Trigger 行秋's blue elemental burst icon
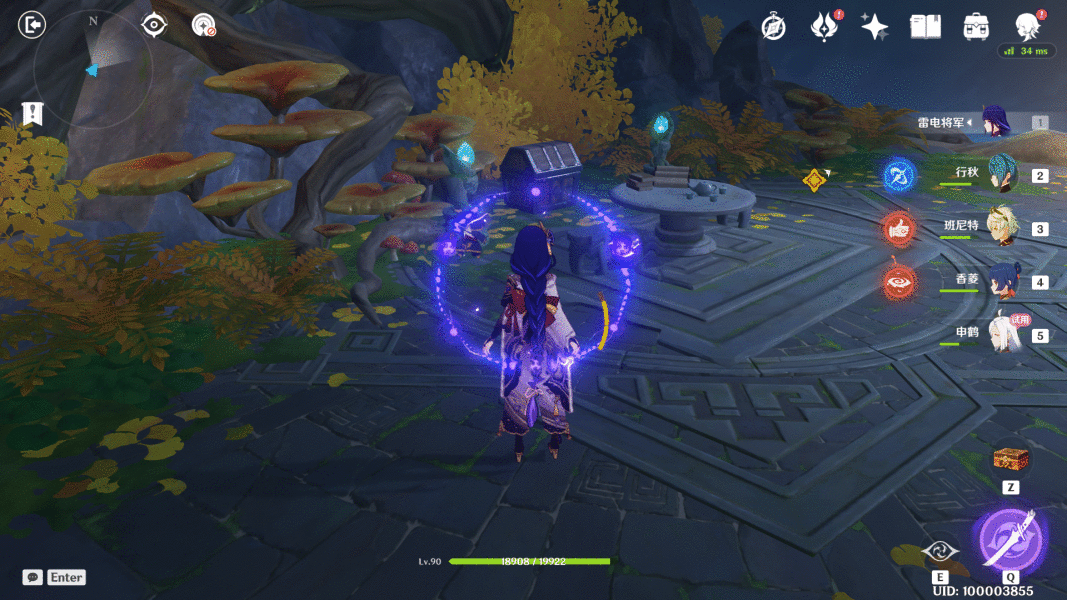 coord(899,176)
